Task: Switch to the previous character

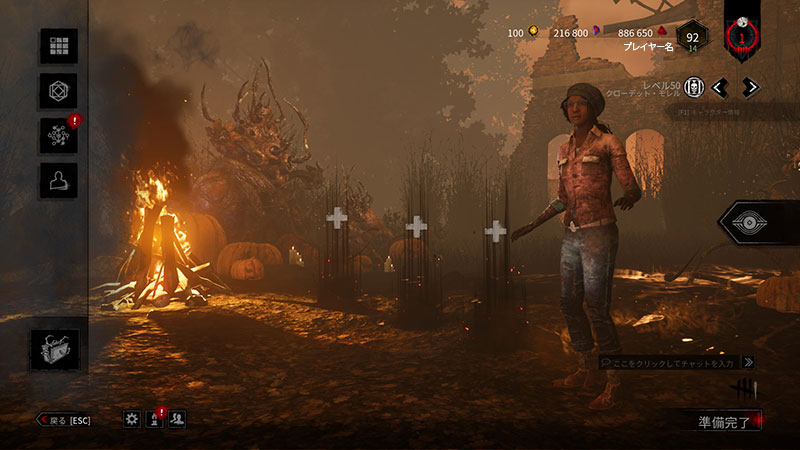Action: (719, 87)
